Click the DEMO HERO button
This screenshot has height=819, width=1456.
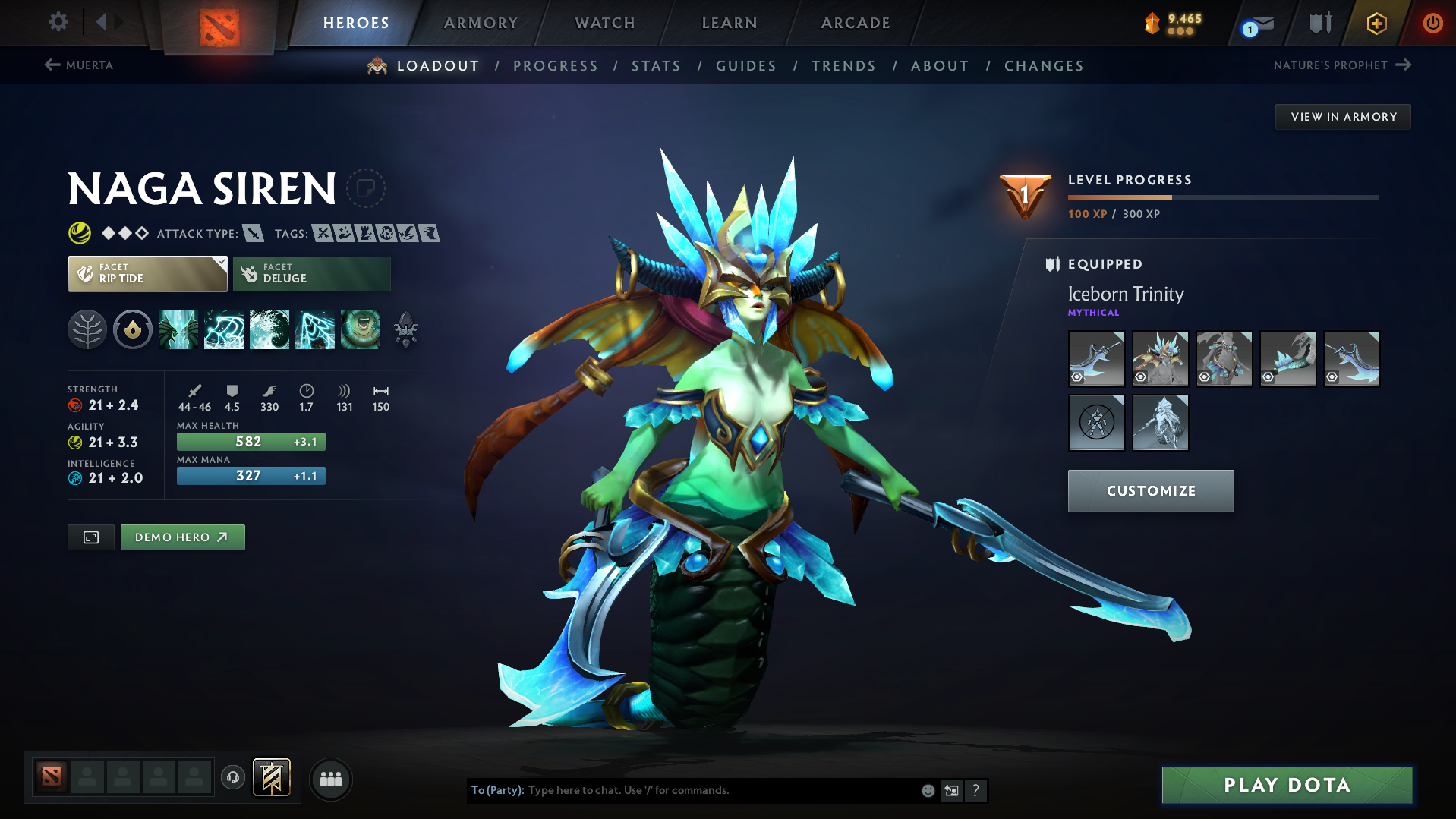point(182,537)
